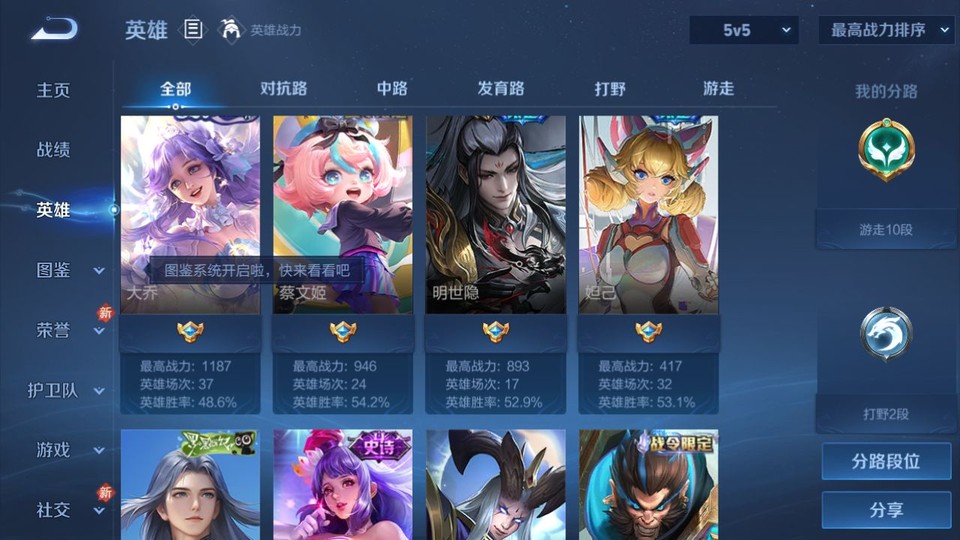Choose the 妲己 hero card
This screenshot has height=540, width=960.
click(x=648, y=215)
